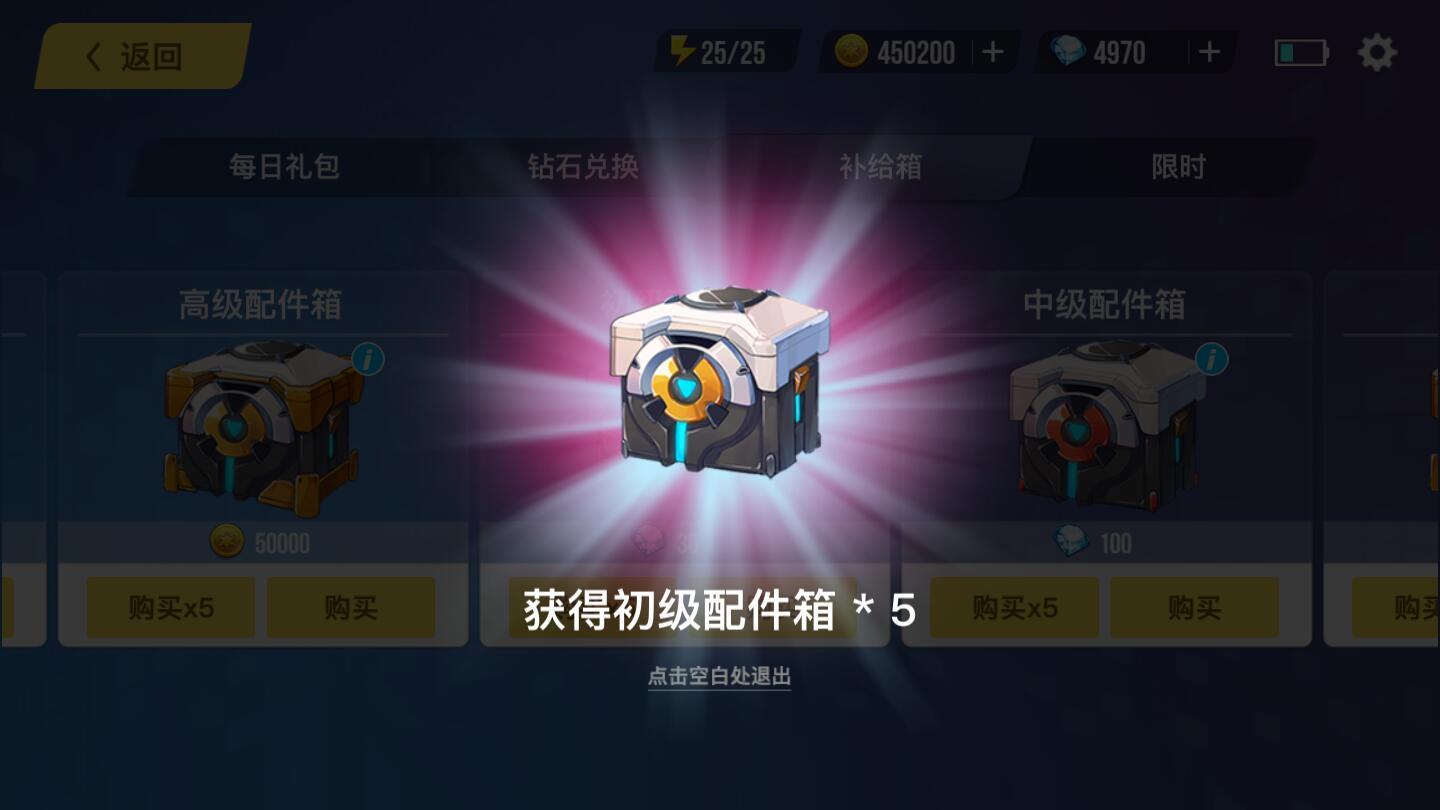
Task: Open the Settings gear menu
Action: [1378, 53]
